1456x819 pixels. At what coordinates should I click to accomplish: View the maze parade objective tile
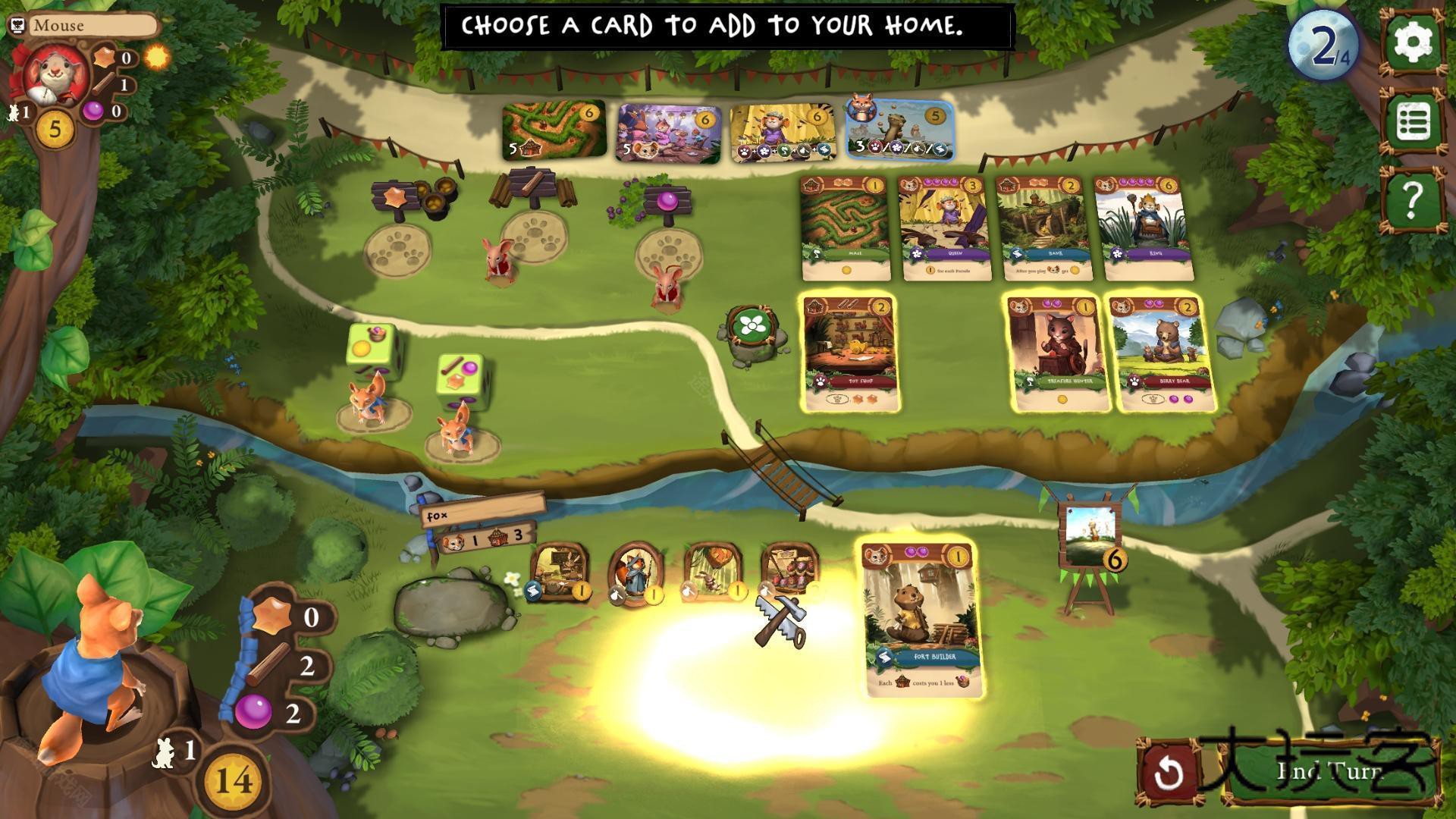554,130
